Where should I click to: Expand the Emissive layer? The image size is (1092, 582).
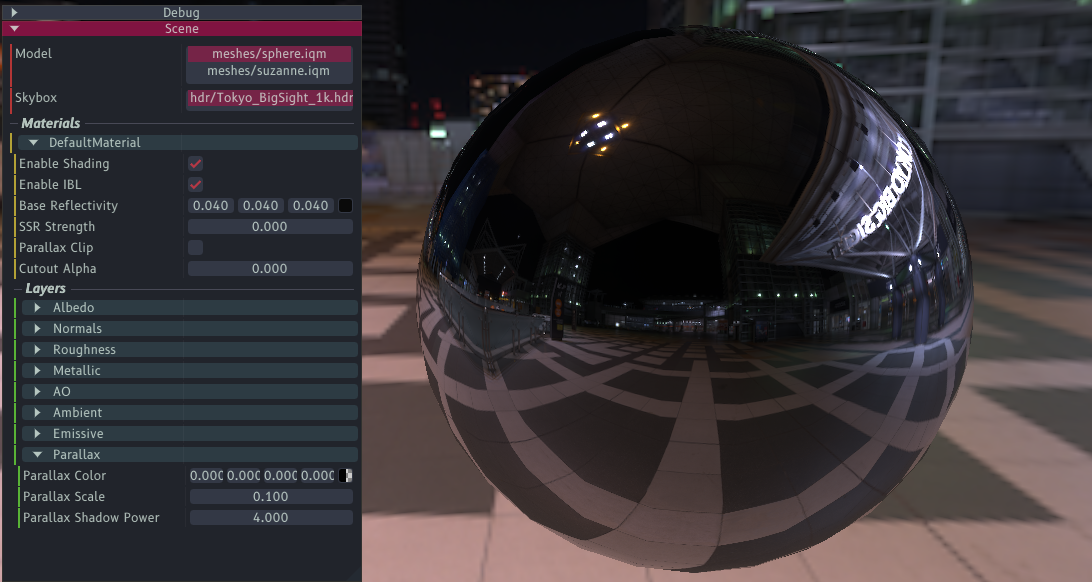tap(38, 434)
